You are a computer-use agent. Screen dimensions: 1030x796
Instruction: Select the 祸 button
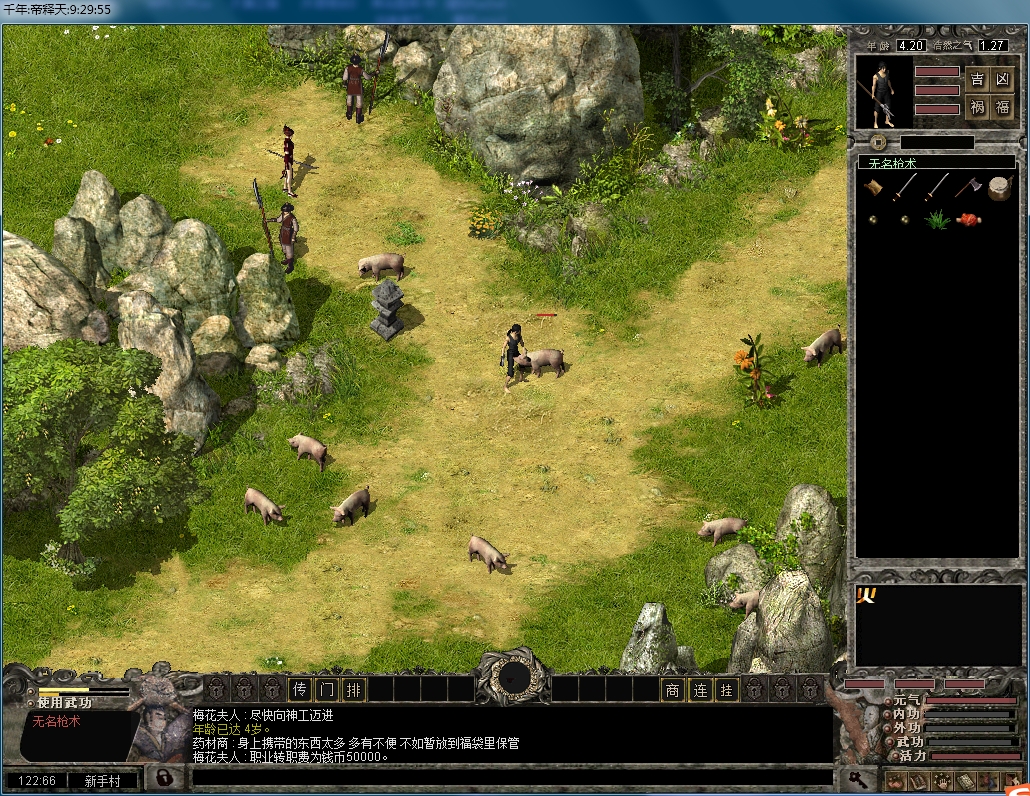click(977, 107)
